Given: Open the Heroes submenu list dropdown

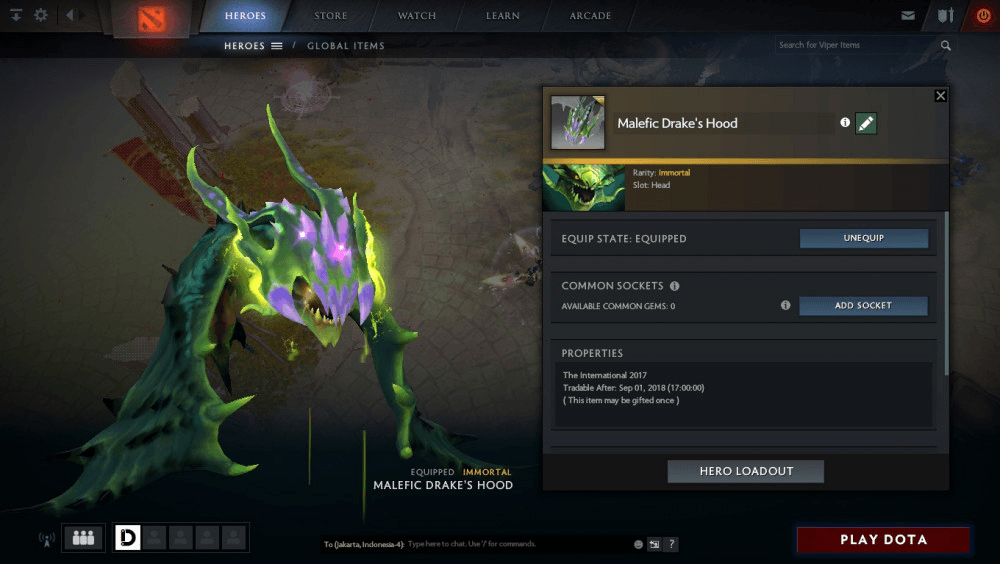Looking at the screenshot, I should [276, 46].
